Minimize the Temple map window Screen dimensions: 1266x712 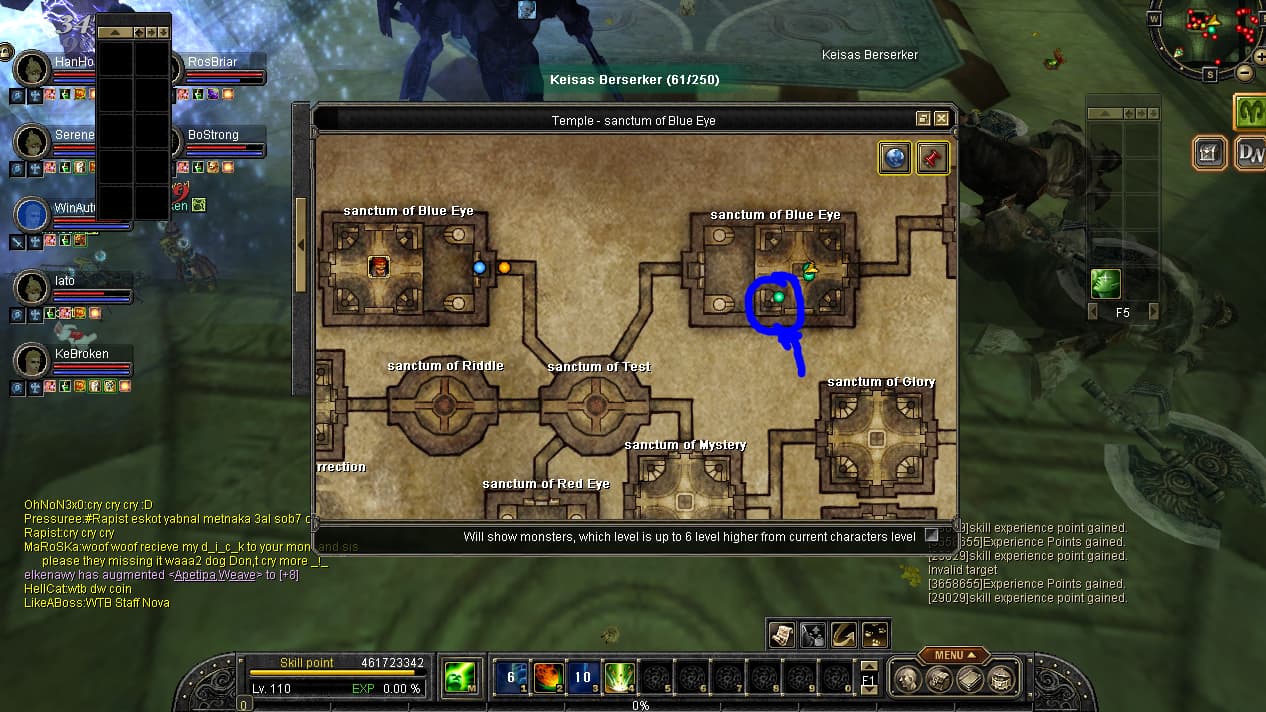[x=923, y=119]
